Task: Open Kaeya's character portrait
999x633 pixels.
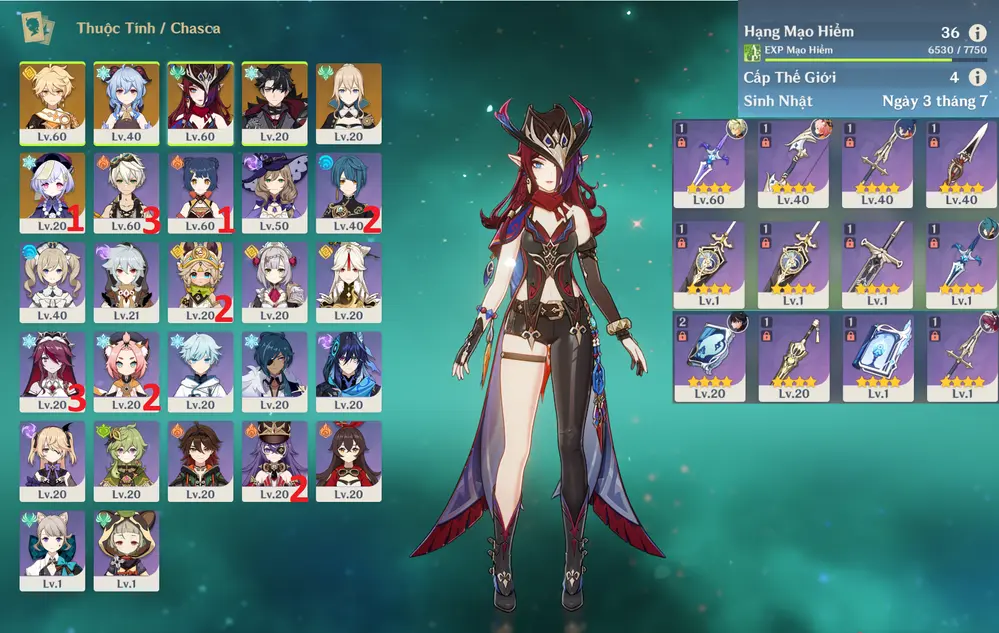Action: [x=274, y=371]
